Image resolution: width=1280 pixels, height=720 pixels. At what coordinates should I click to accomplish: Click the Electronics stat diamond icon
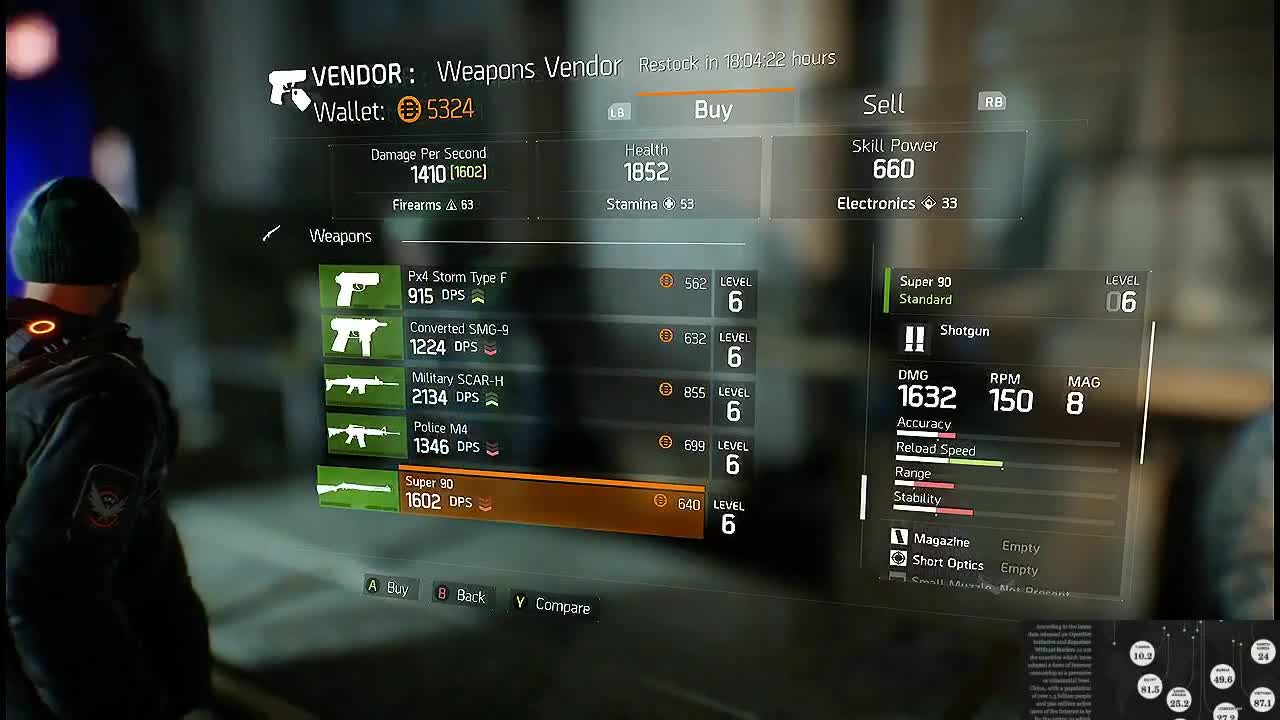point(928,203)
